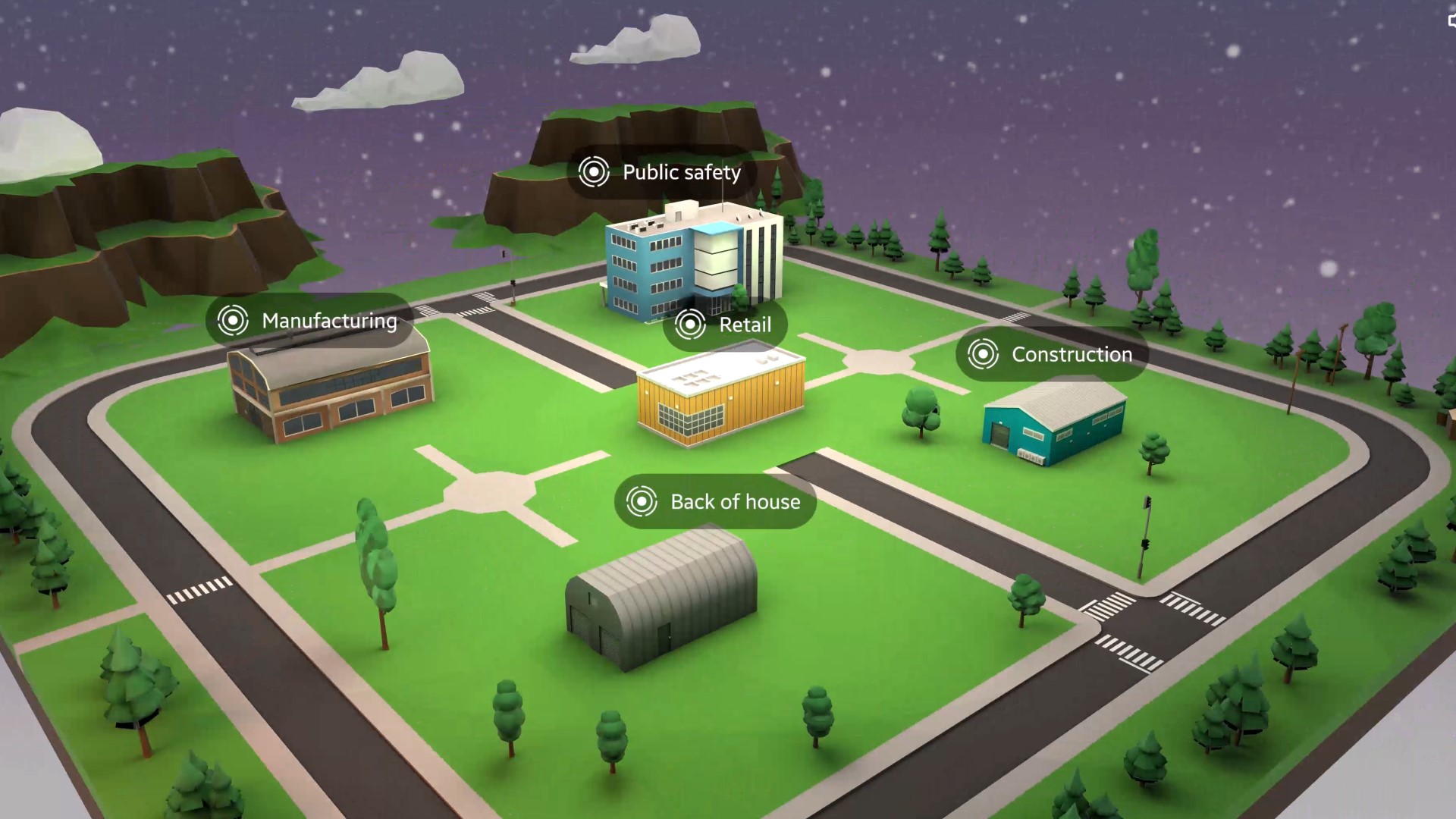The height and width of the screenshot is (819, 1456).
Task: Open the Back of house hotspot
Action: 714,501
